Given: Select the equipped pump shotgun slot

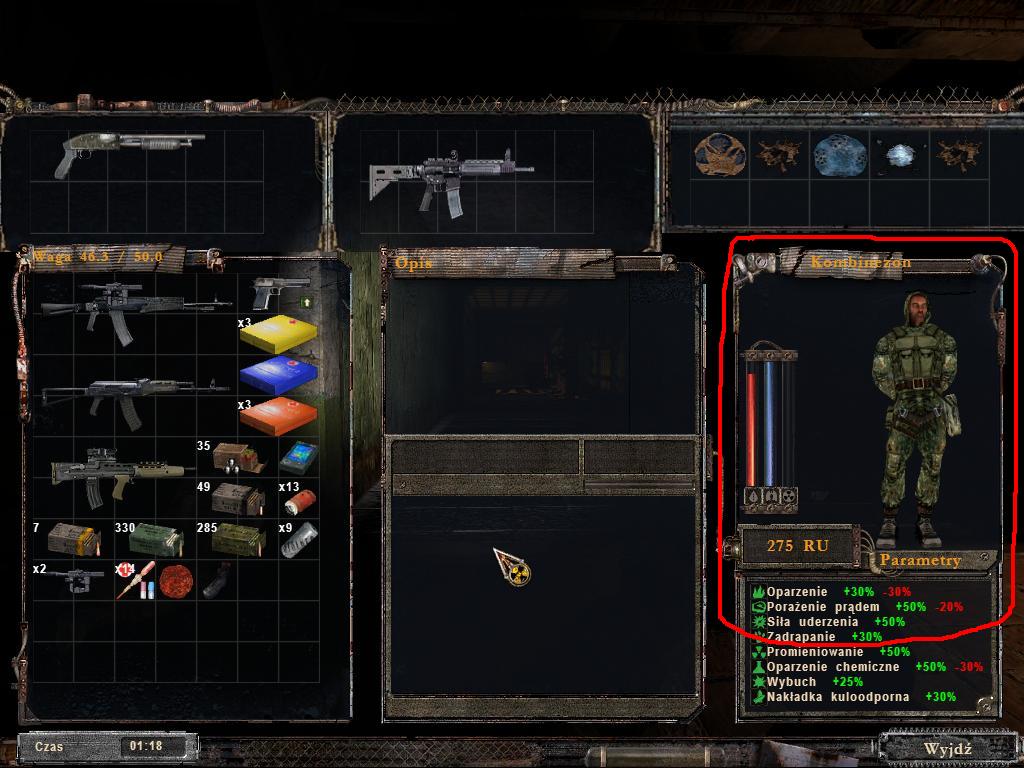Looking at the screenshot, I should (130, 152).
